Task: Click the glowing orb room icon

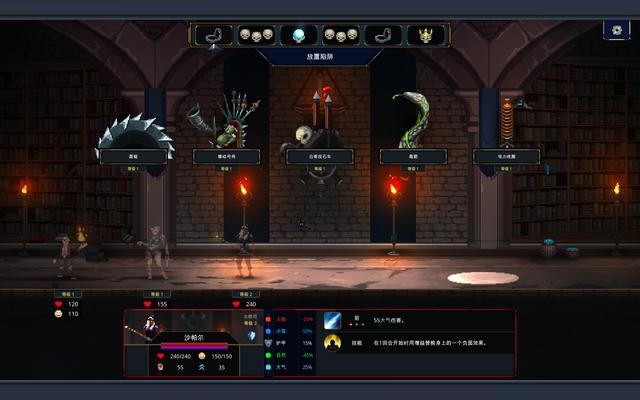Action: (x=298, y=36)
